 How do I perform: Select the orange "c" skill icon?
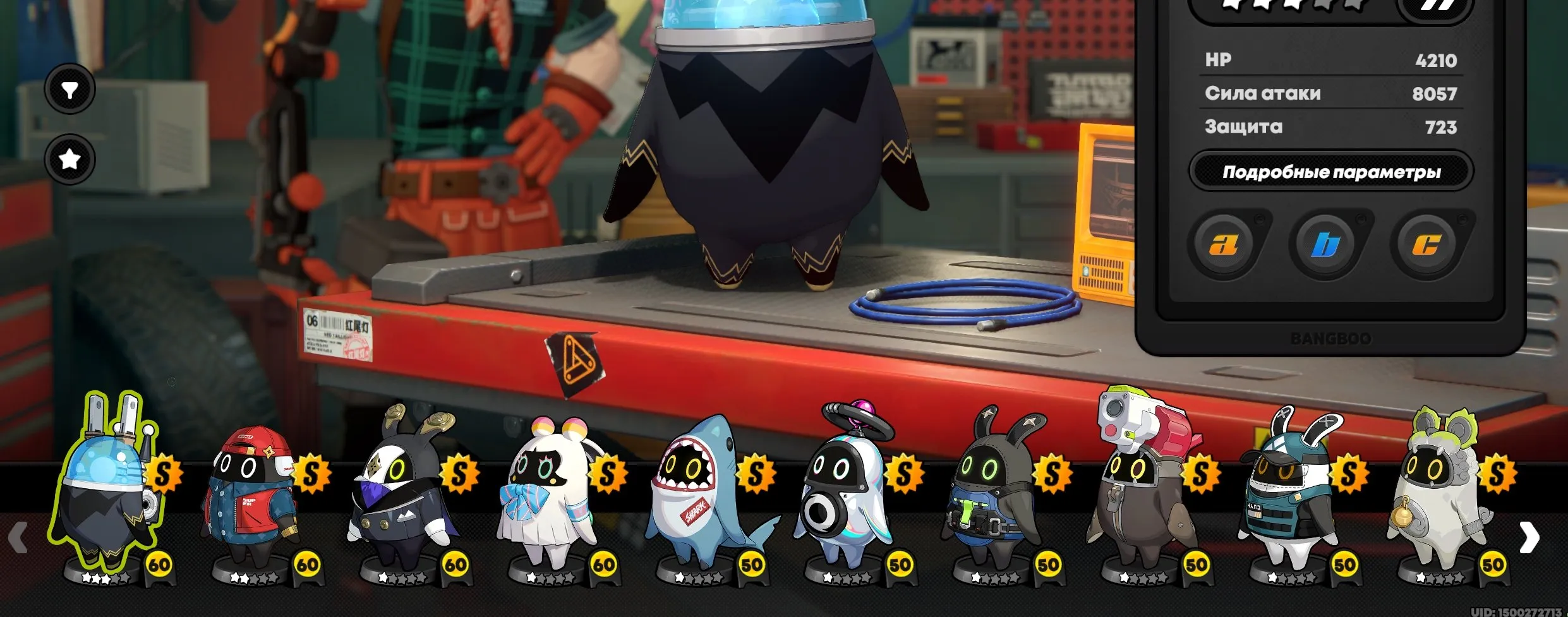pos(1426,244)
